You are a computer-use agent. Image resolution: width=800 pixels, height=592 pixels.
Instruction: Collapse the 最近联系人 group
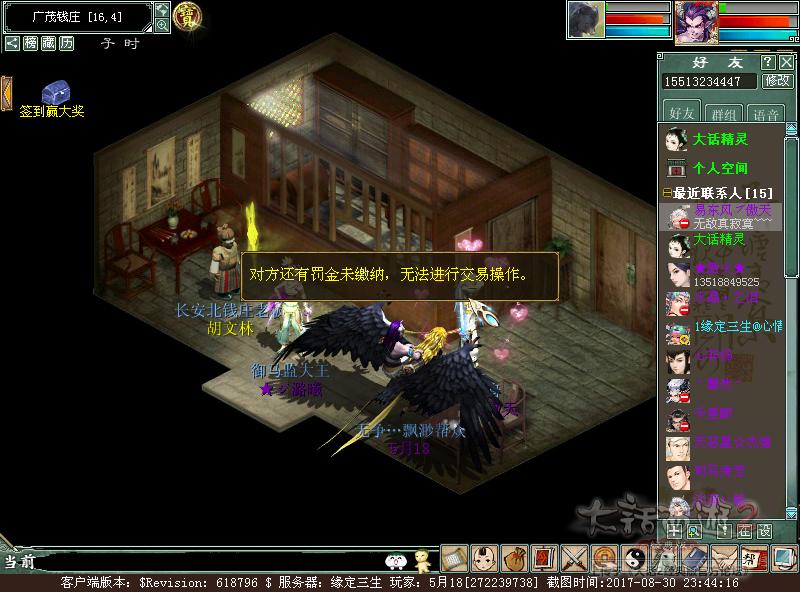pyautogui.click(x=667, y=192)
